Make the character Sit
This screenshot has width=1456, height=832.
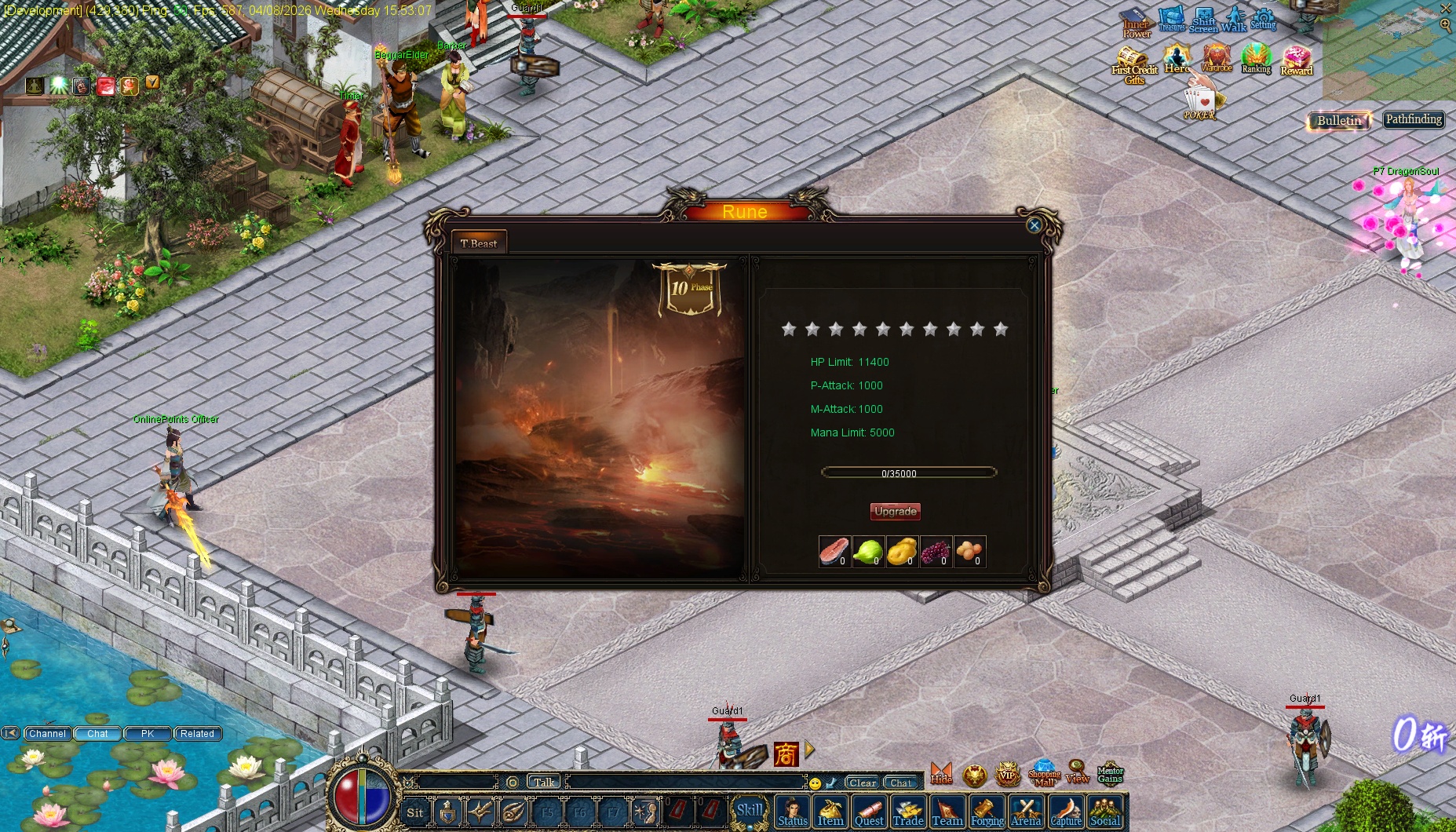(x=414, y=812)
